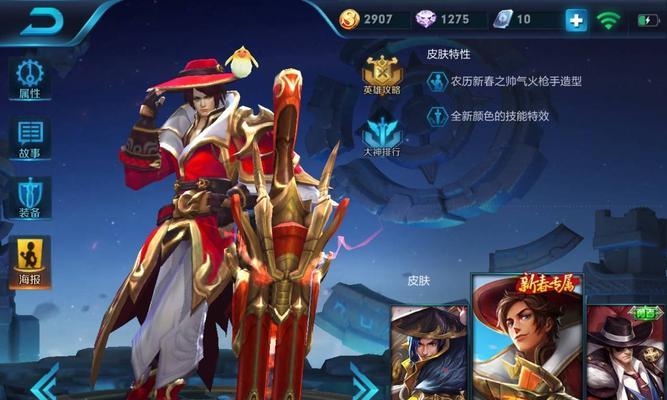The height and width of the screenshot is (400, 667).
Task: Show previous hero with left arrow
Action: (44, 382)
